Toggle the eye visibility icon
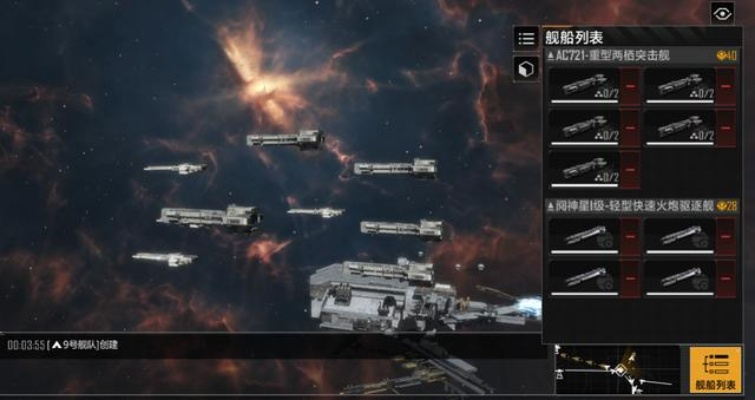Viewport: 755px width, 400px height. point(722,13)
